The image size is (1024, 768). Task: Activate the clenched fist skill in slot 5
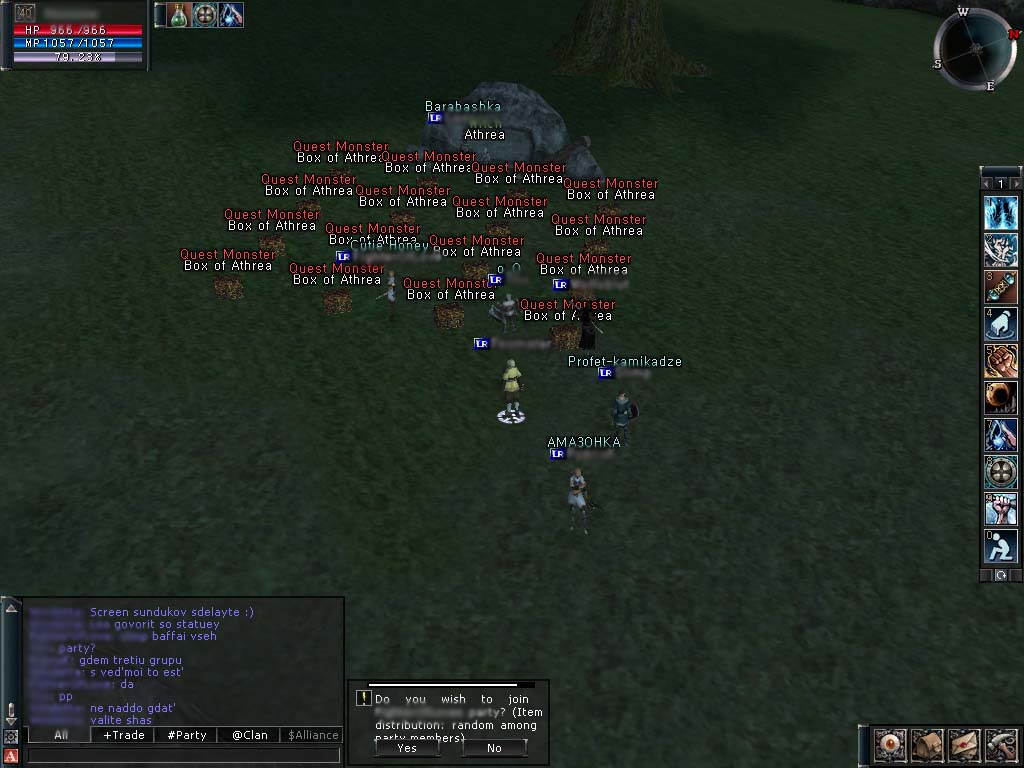point(1000,361)
